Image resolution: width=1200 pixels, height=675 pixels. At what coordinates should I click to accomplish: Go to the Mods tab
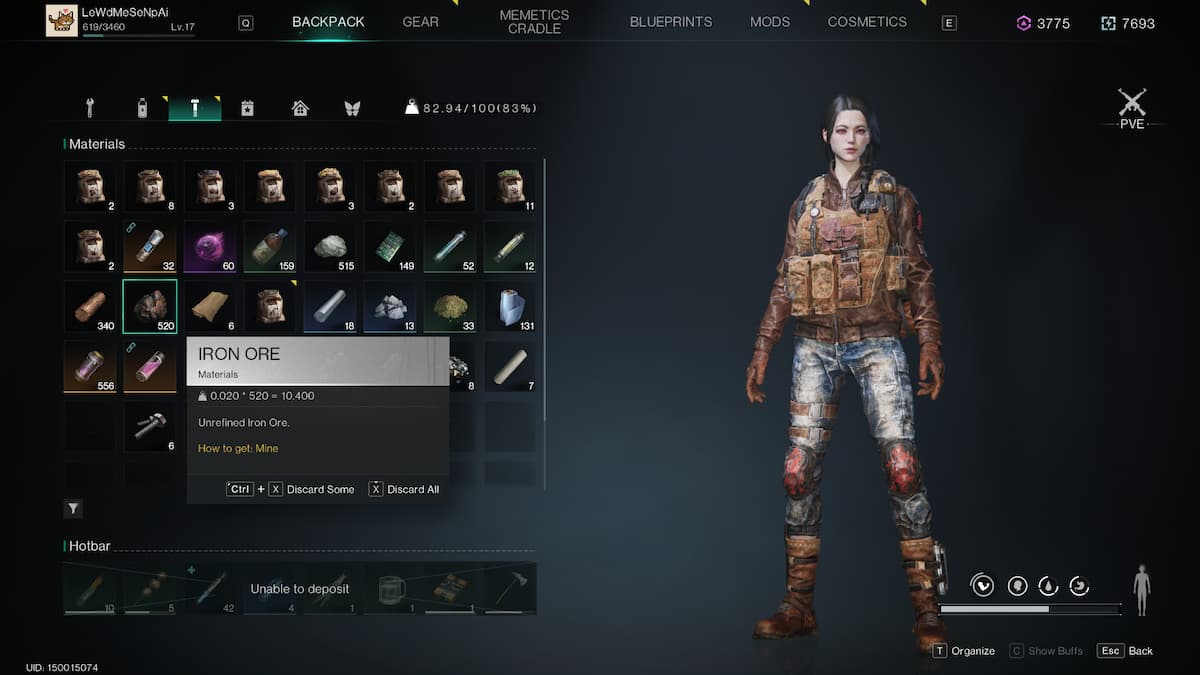(770, 22)
